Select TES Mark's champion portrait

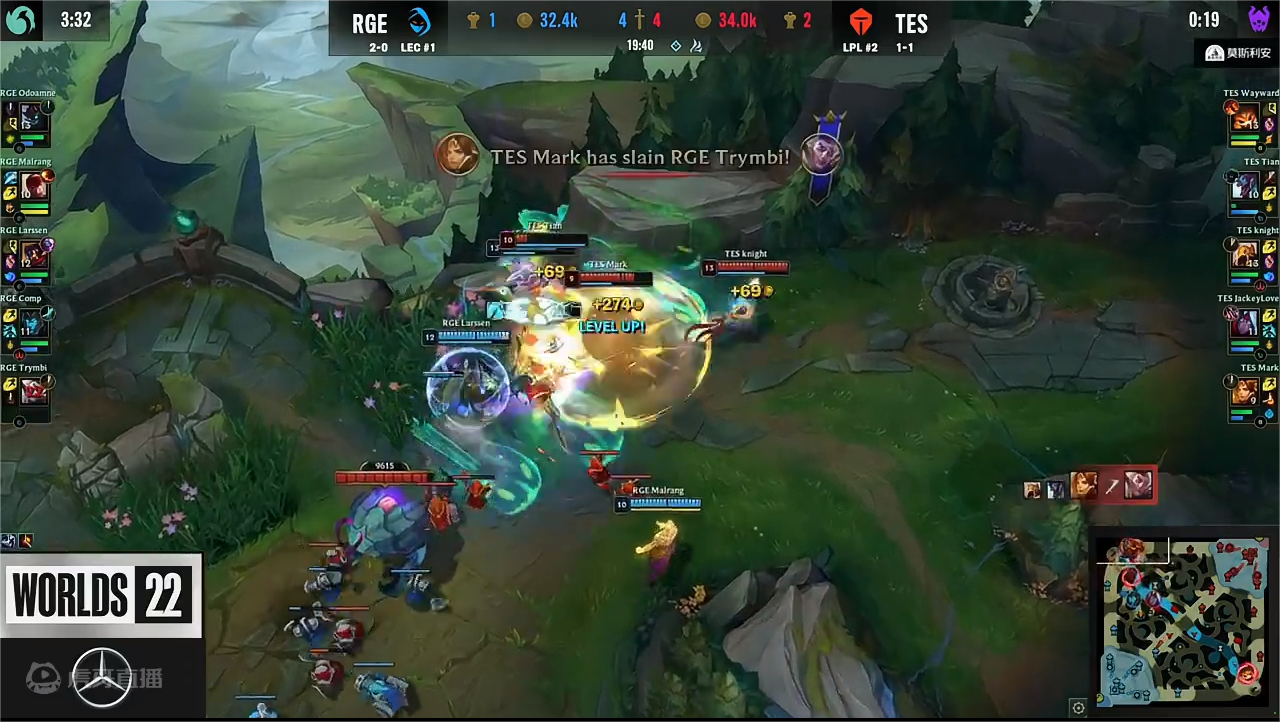click(1245, 391)
